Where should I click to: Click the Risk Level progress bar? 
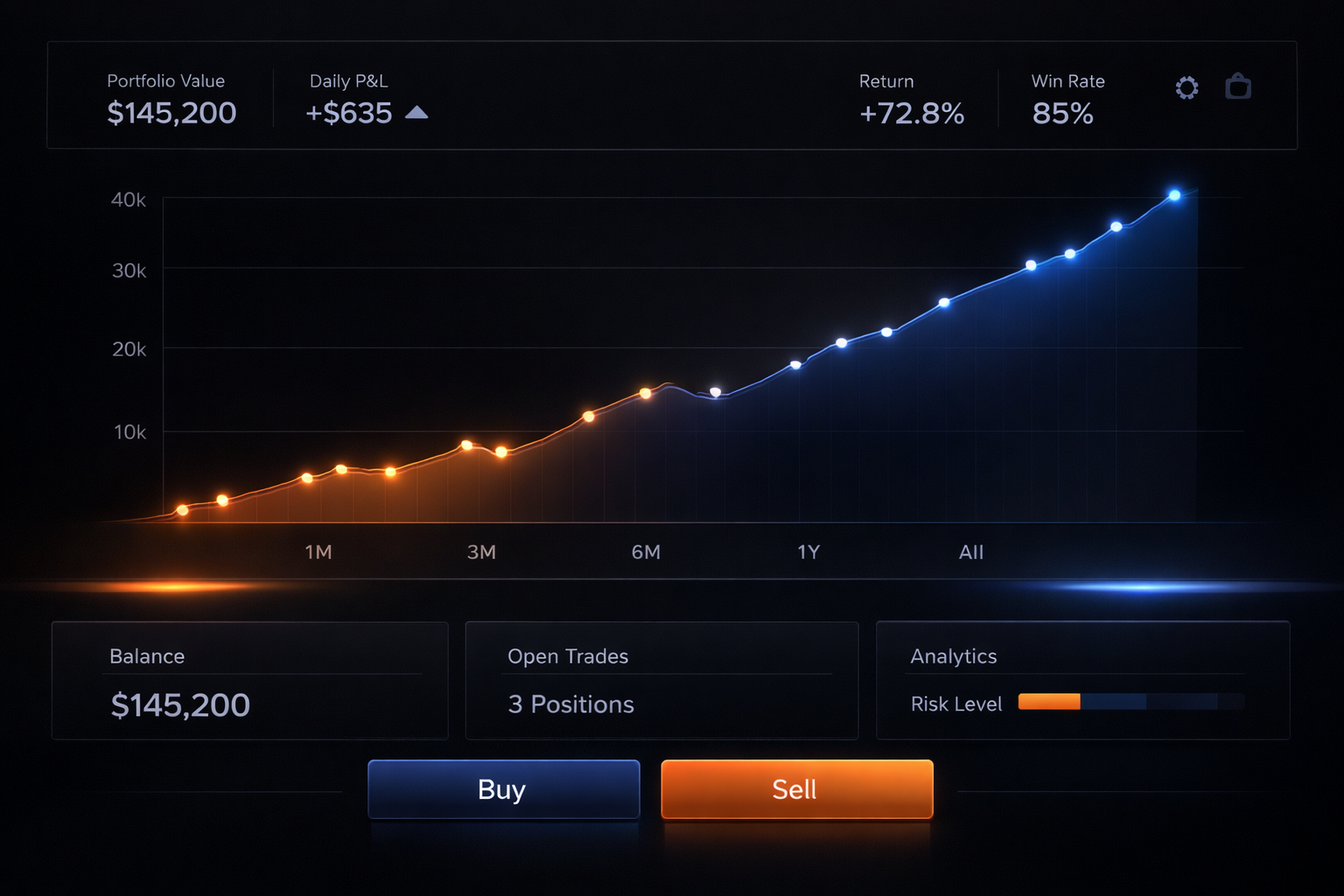click(1130, 702)
